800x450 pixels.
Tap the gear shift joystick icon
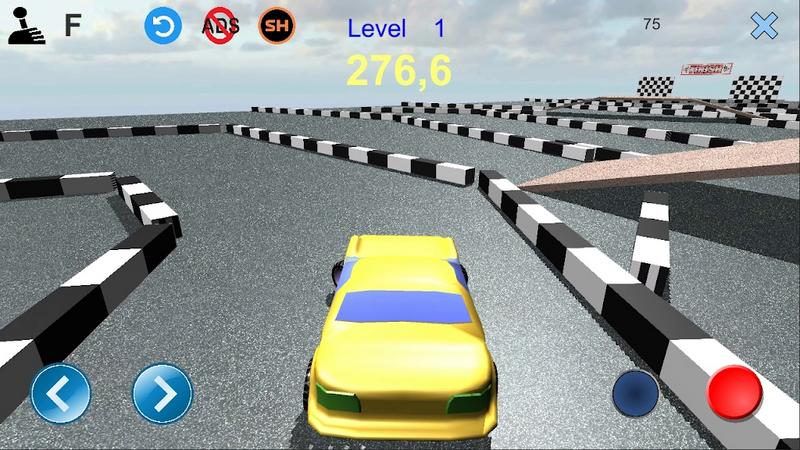tap(27, 26)
